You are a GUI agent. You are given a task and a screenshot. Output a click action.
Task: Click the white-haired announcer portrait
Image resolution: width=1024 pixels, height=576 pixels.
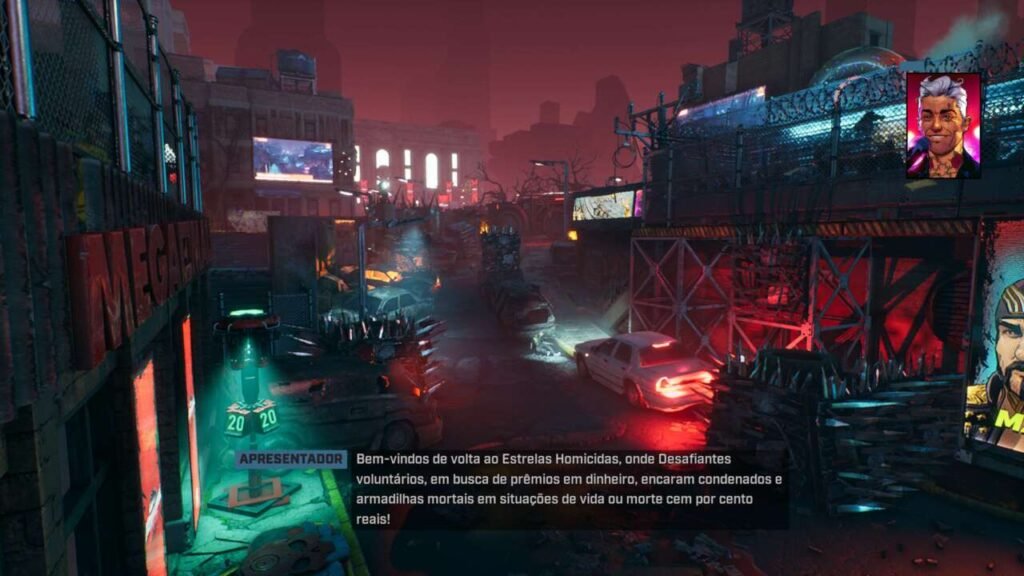(x=943, y=125)
